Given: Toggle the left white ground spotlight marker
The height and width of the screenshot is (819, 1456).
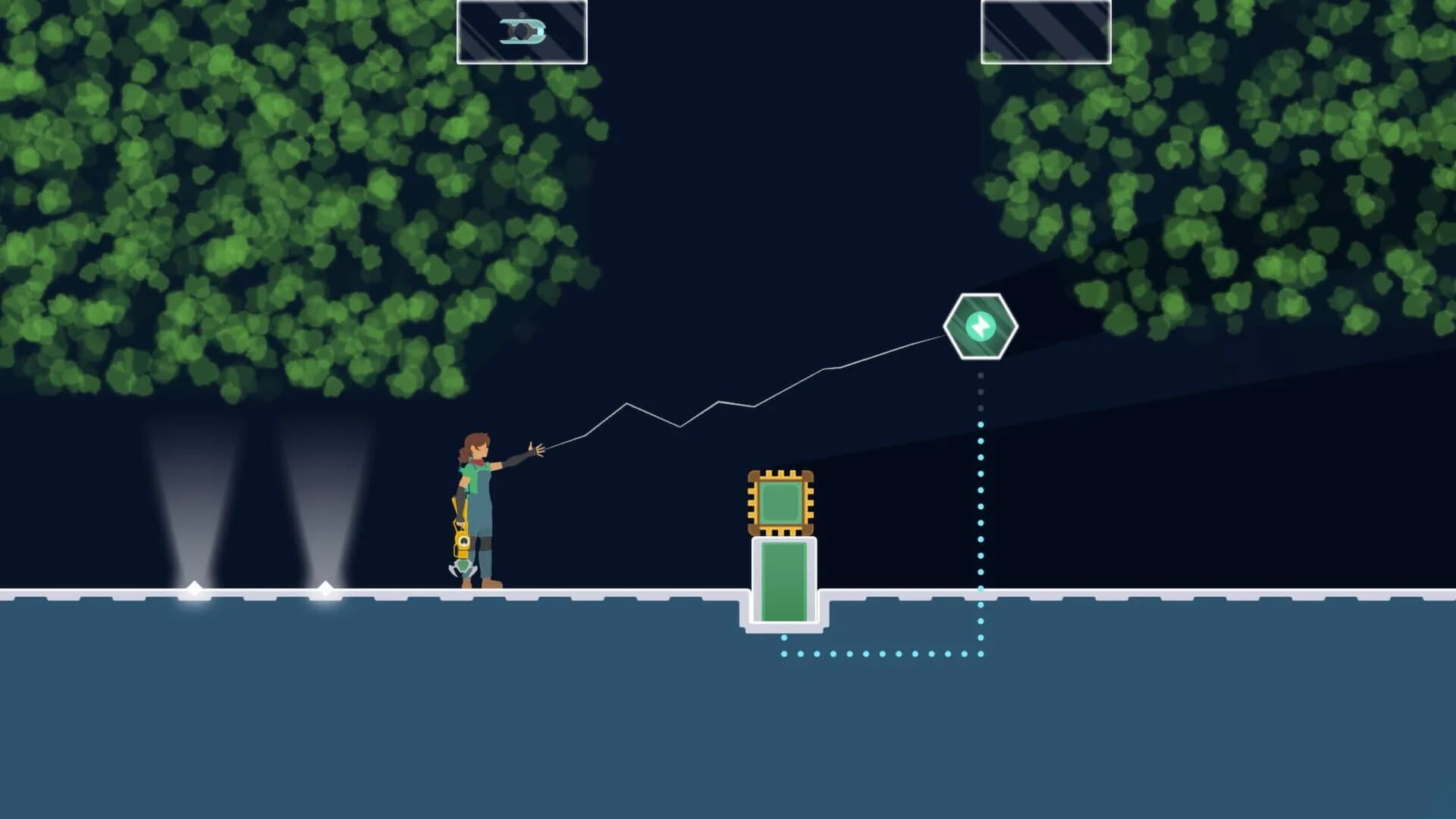Looking at the screenshot, I should point(193,586).
